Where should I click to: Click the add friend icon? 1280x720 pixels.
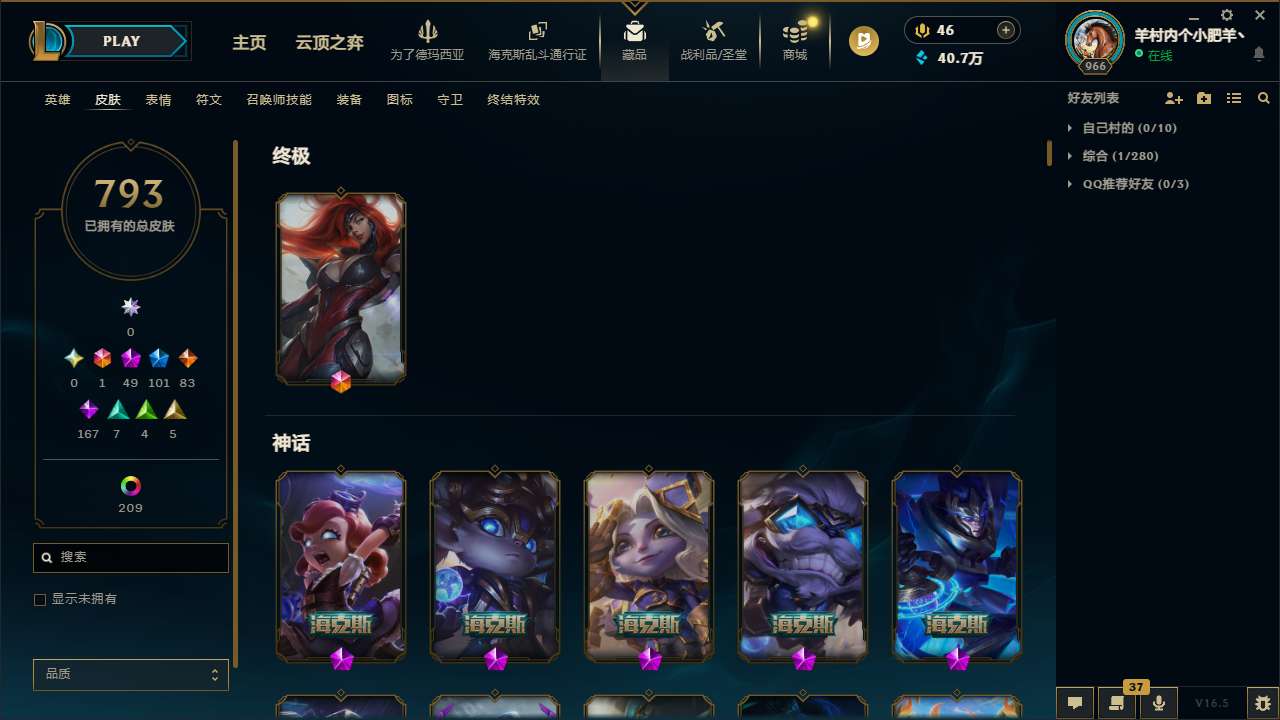(1174, 98)
